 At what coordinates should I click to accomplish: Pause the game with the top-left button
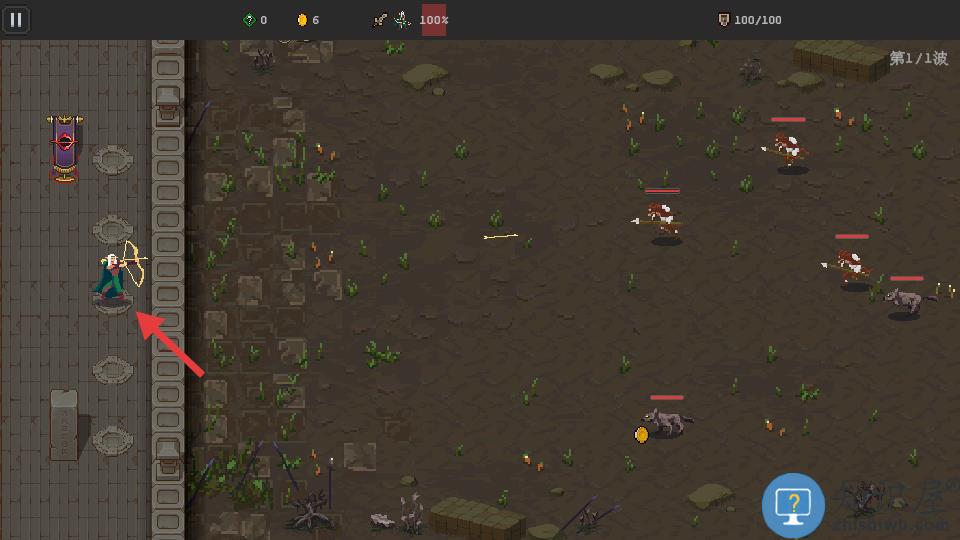click(x=16, y=19)
